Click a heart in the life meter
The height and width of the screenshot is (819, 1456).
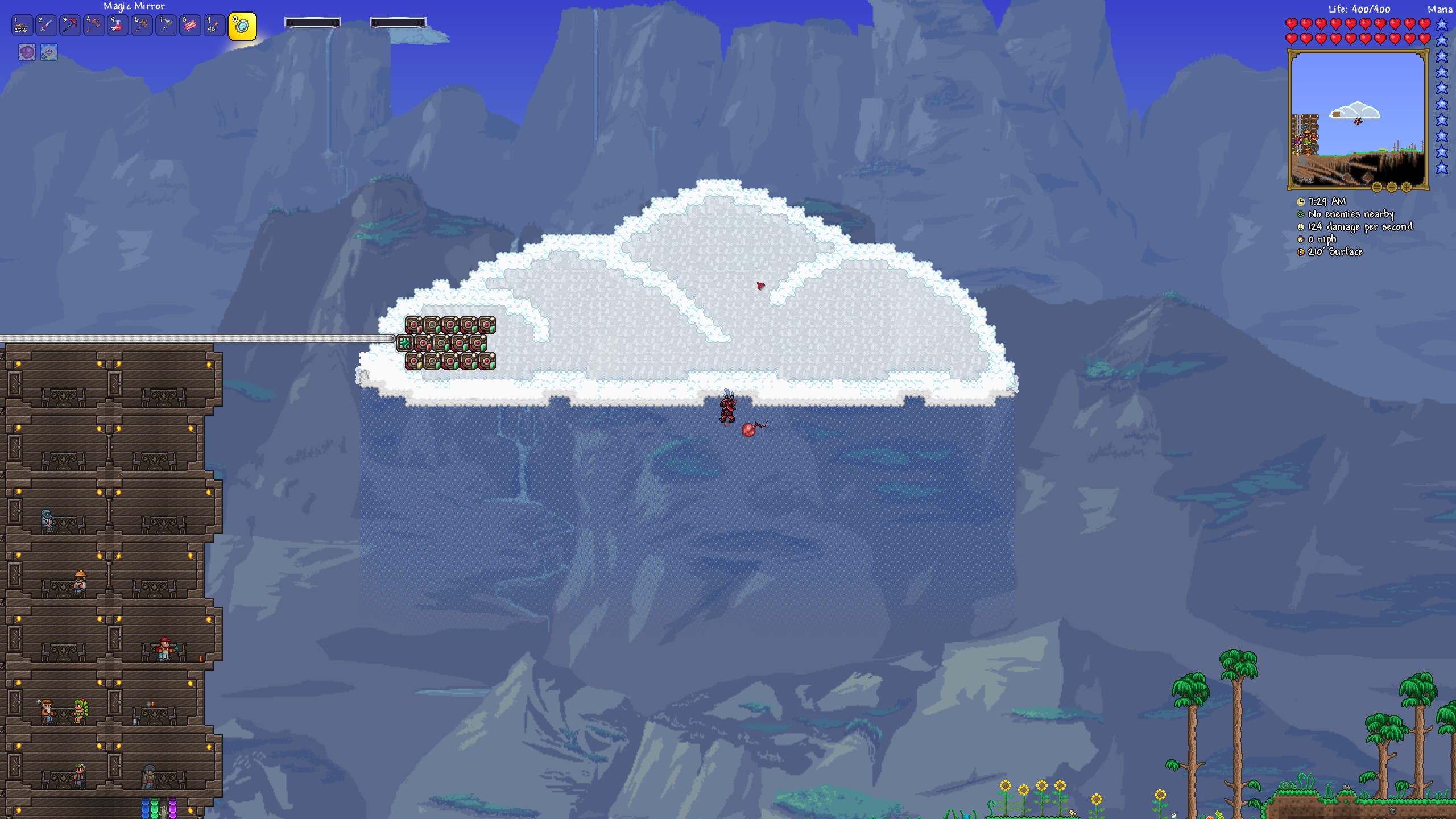point(1291,24)
